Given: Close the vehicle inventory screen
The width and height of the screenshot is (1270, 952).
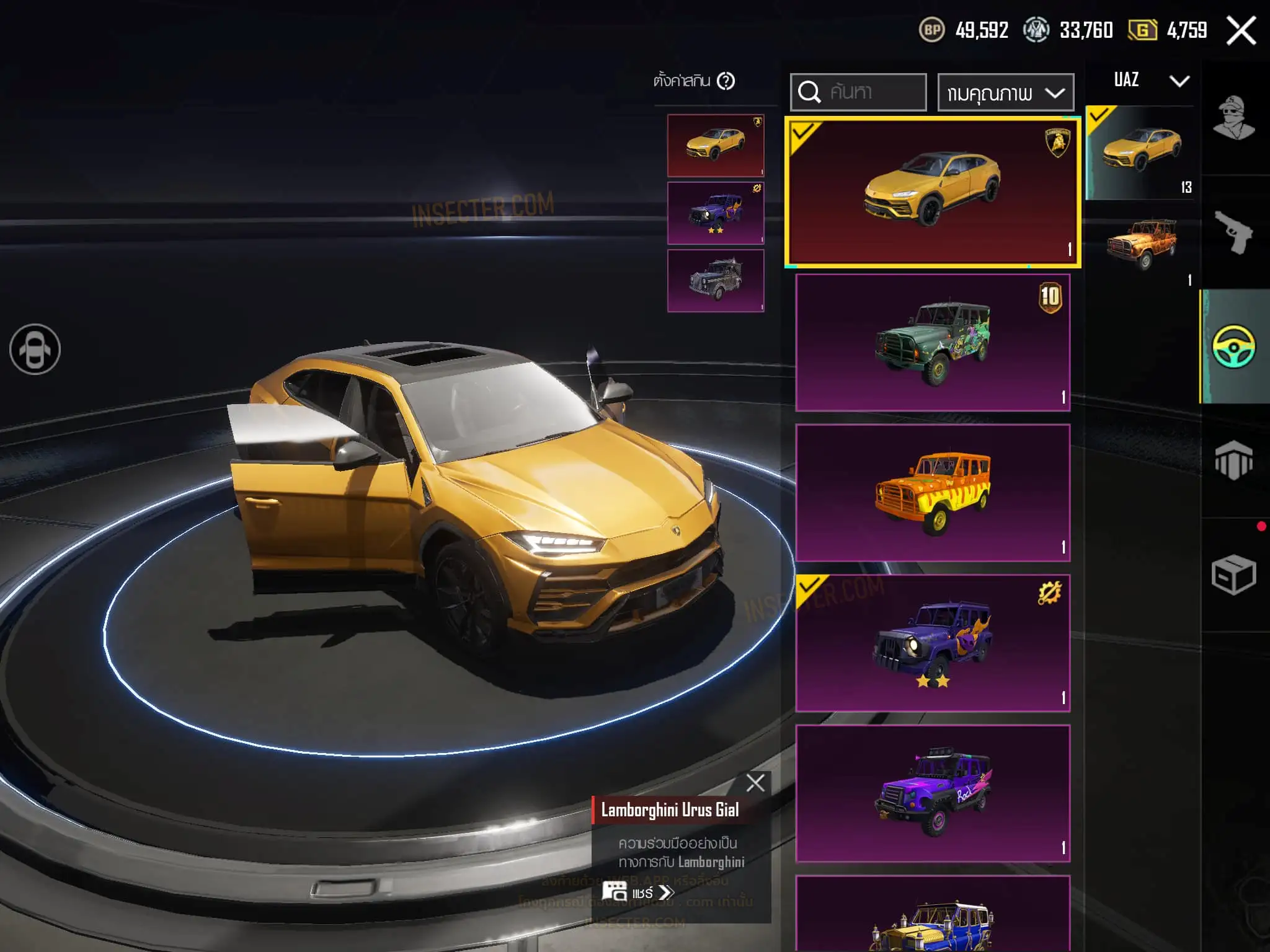Looking at the screenshot, I should coord(1241,30).
